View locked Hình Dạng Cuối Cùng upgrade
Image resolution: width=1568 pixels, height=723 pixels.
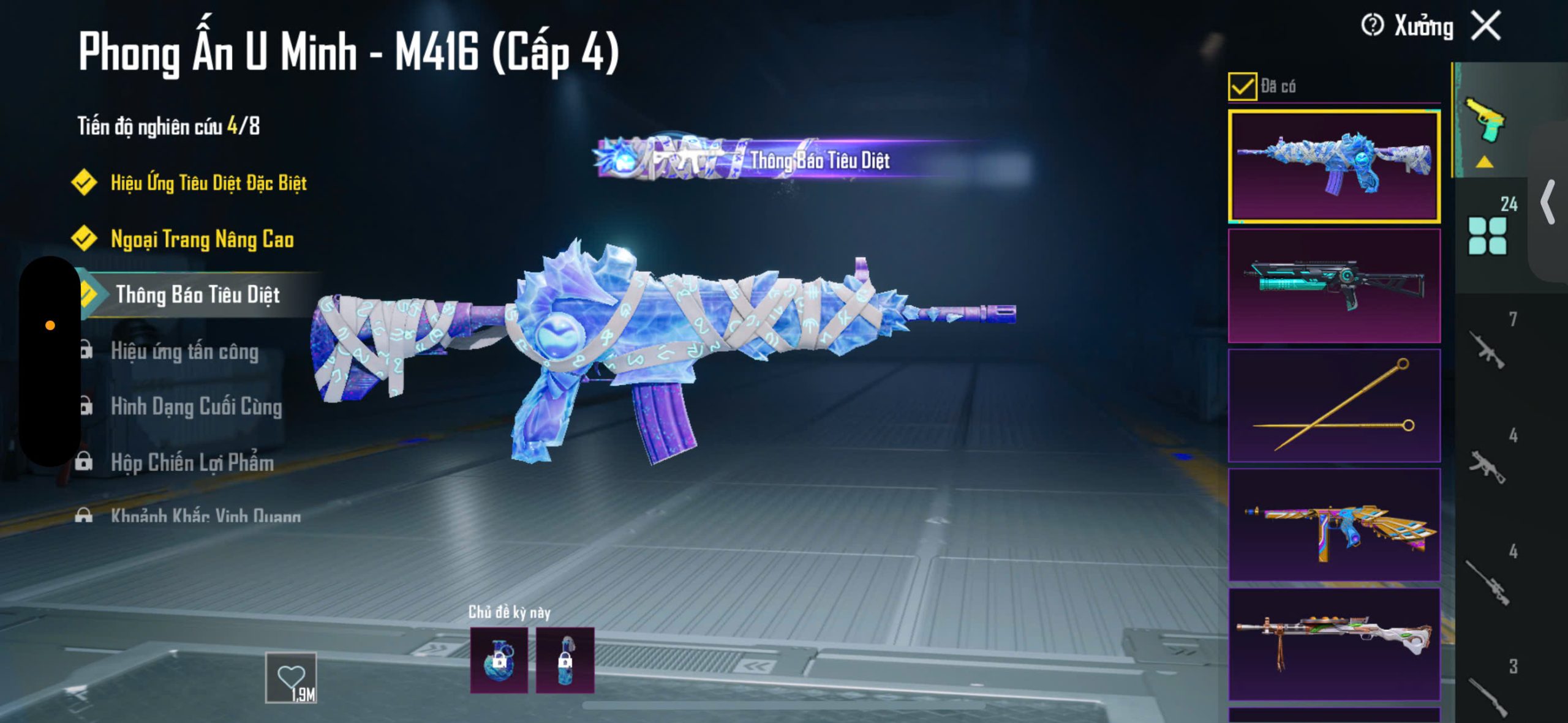(x=196, y=407)
